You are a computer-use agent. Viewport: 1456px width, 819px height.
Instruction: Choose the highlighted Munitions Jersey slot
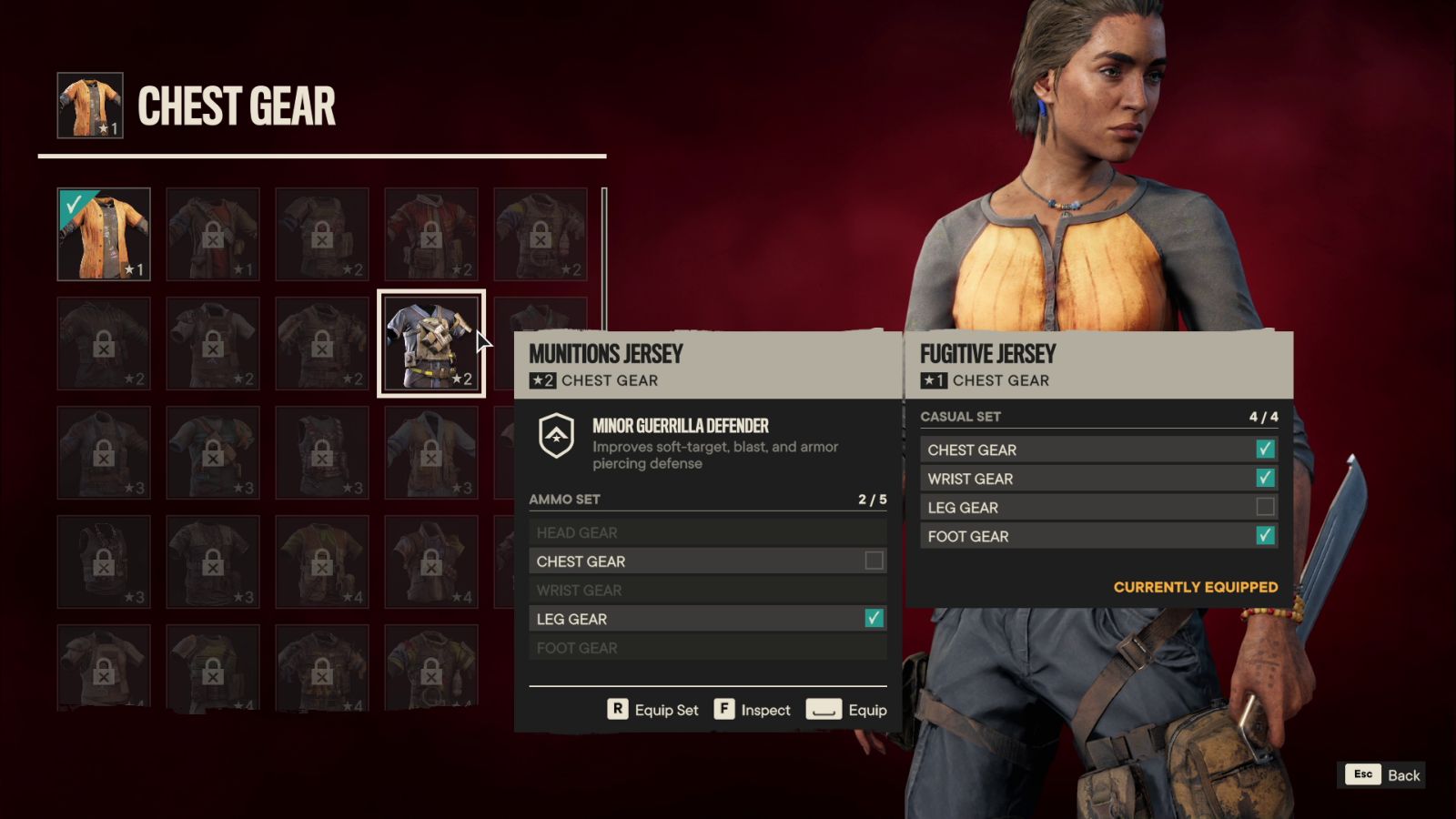431,343
